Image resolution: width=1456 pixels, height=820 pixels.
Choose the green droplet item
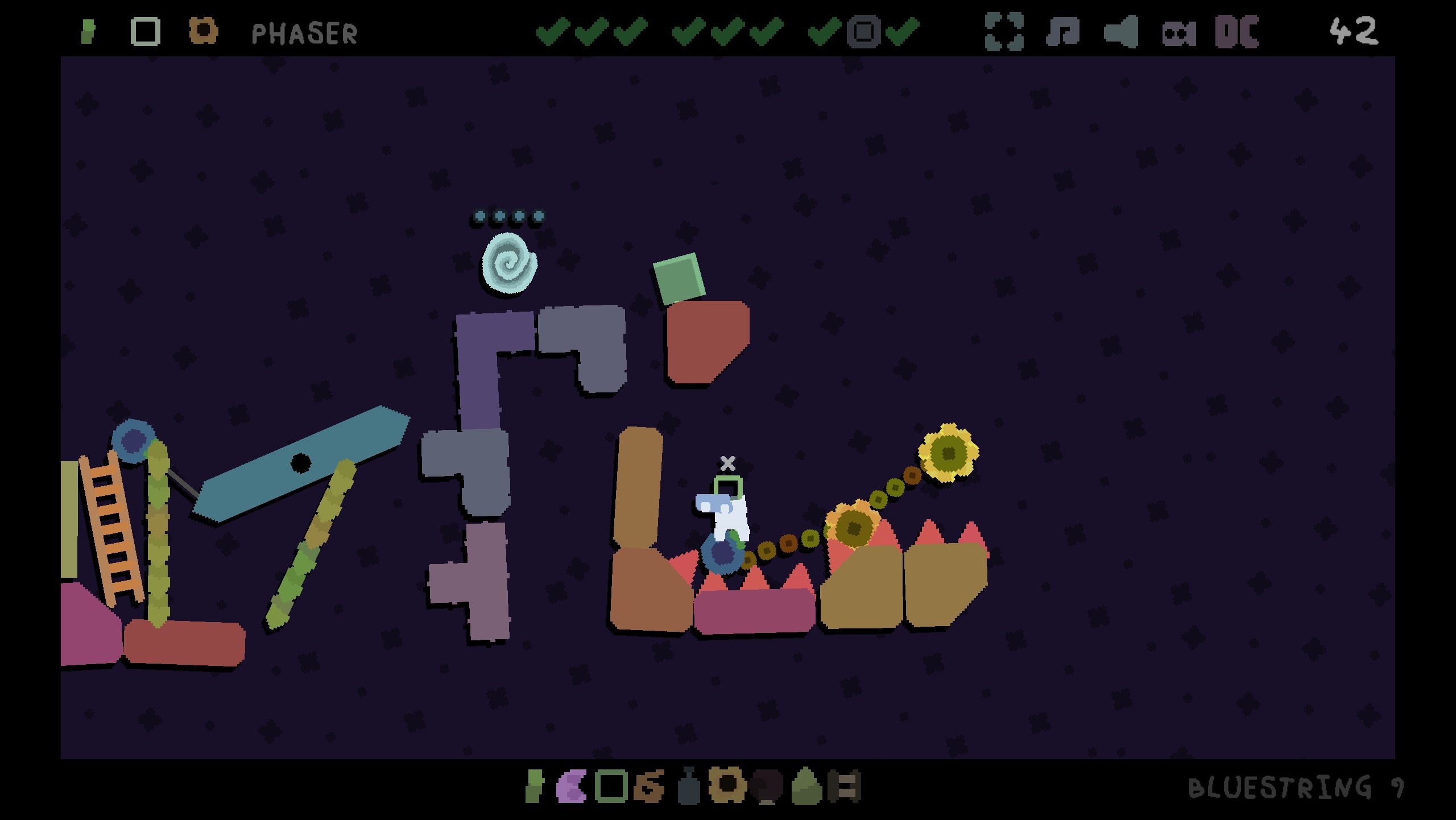point(806,787)
